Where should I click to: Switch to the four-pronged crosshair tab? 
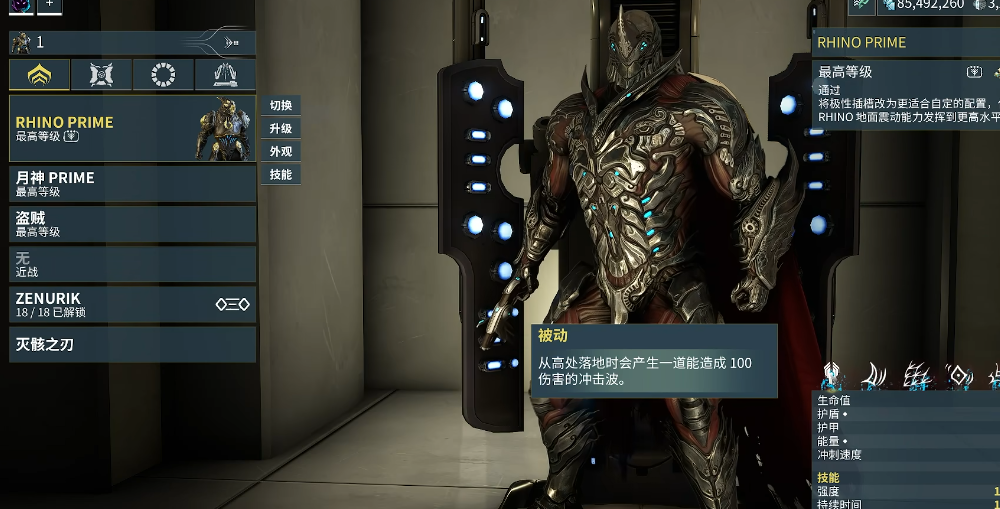click(x=101, y=75)
